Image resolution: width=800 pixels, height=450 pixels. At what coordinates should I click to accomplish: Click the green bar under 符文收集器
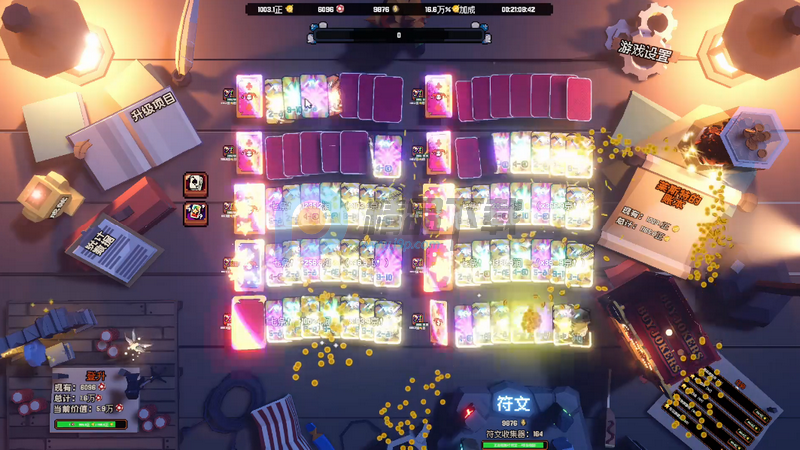point(512,444)
